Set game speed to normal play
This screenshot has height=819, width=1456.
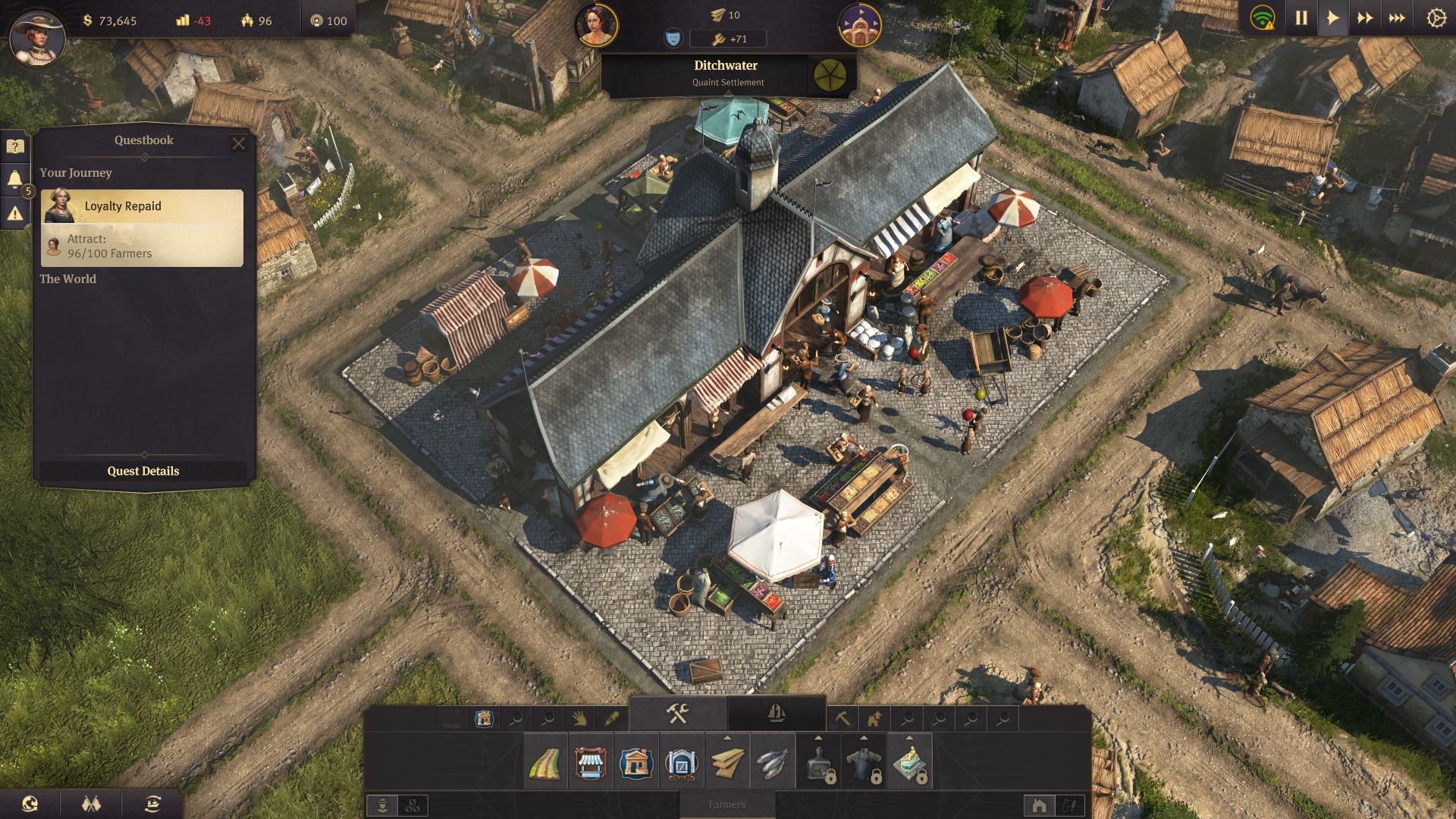[x=1332, y=18]
